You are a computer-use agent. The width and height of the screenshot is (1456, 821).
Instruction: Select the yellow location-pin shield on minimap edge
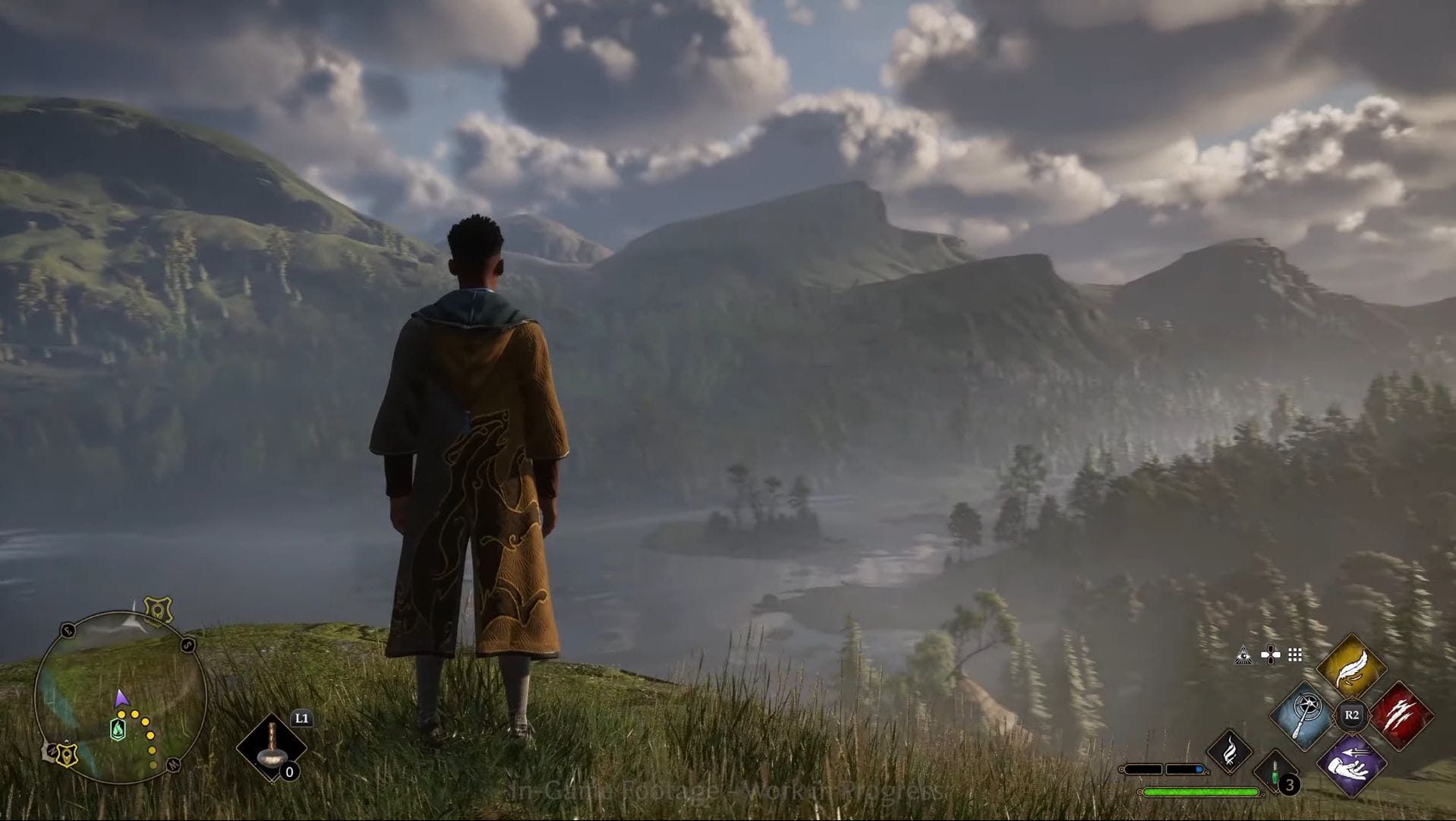pyautogui.click(x=67, y=755)
